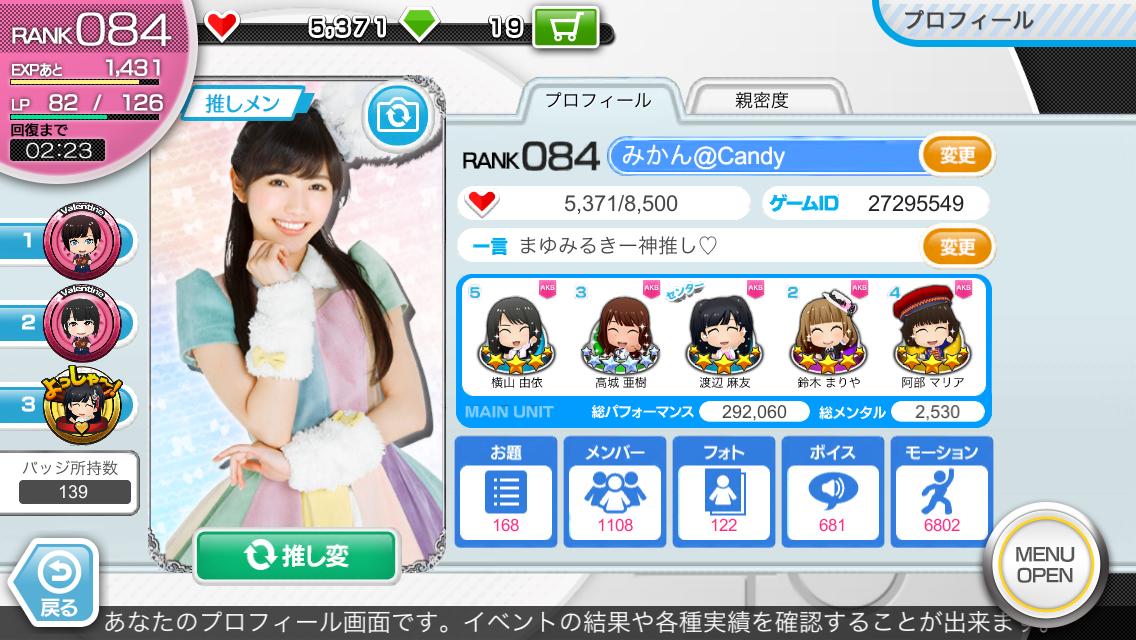Image resolution: width=1136 pixels, height=640 pixels.
Task: Click 変更 button next to 一言 comment
Action: (956, 245)
